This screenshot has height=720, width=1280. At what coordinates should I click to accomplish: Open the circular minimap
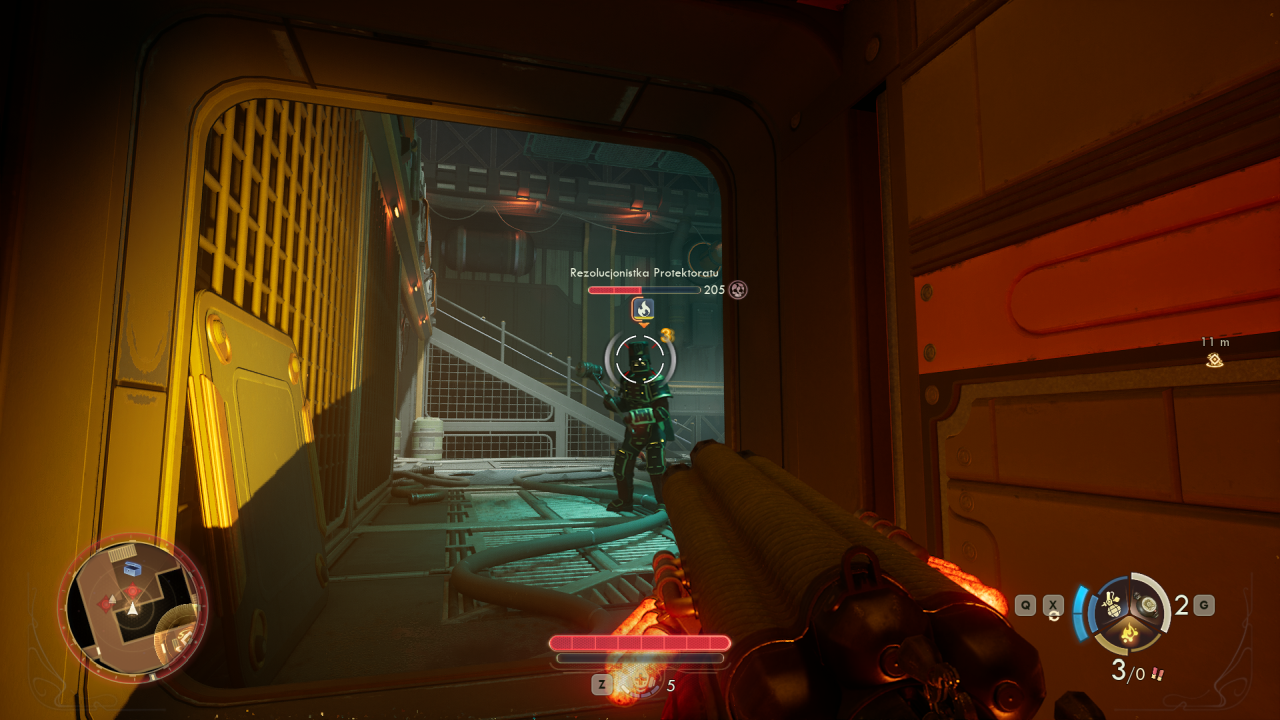[x=132, y=607]
